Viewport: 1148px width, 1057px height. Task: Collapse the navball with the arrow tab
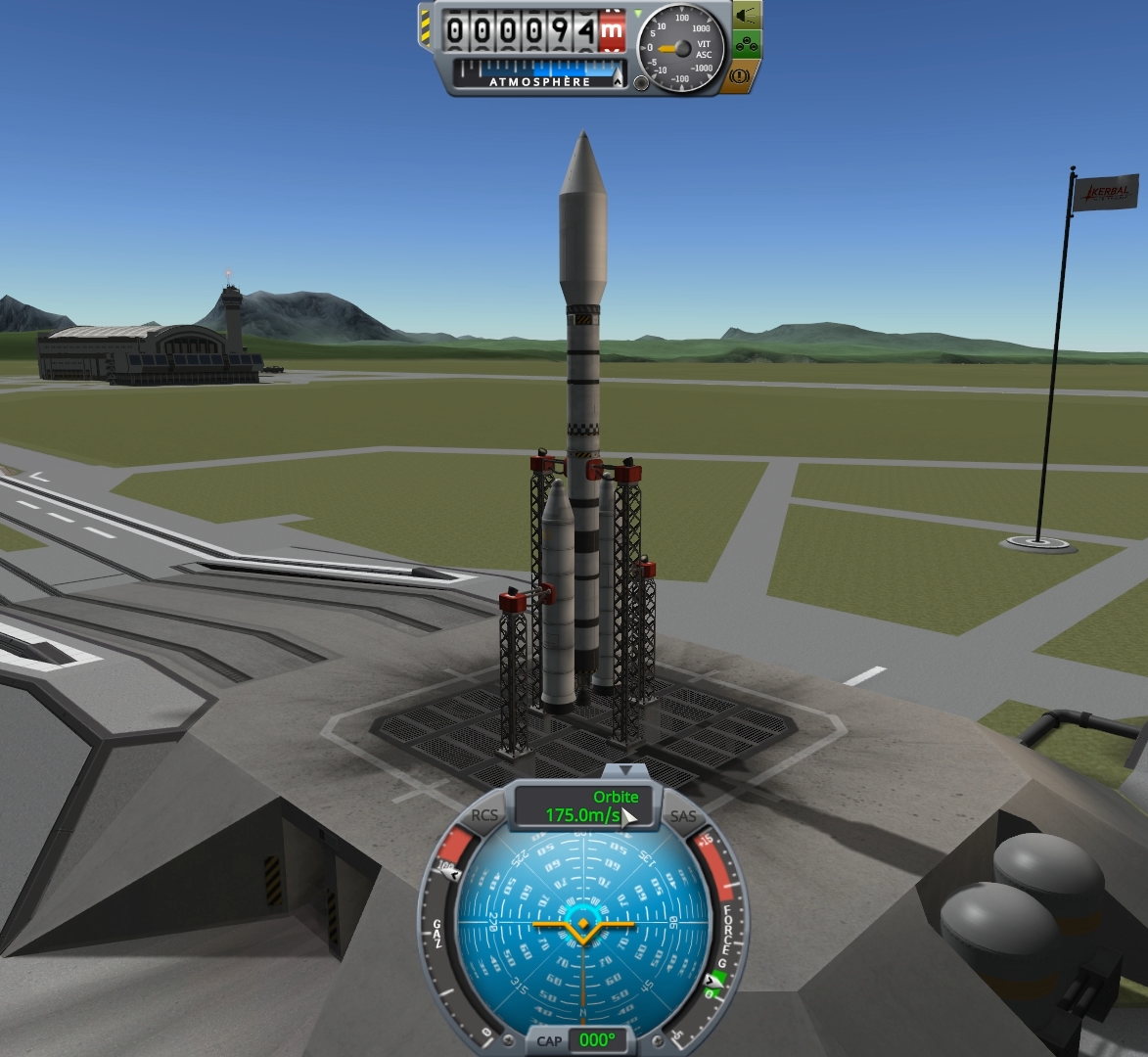pyautogui.click(x=625, y=771)
